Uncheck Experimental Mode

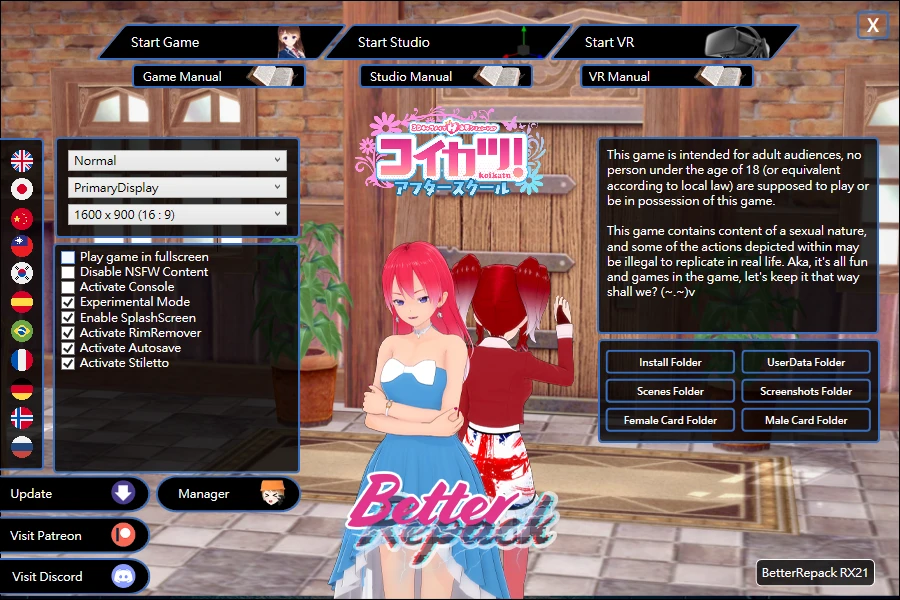click(x=68, y=302)
